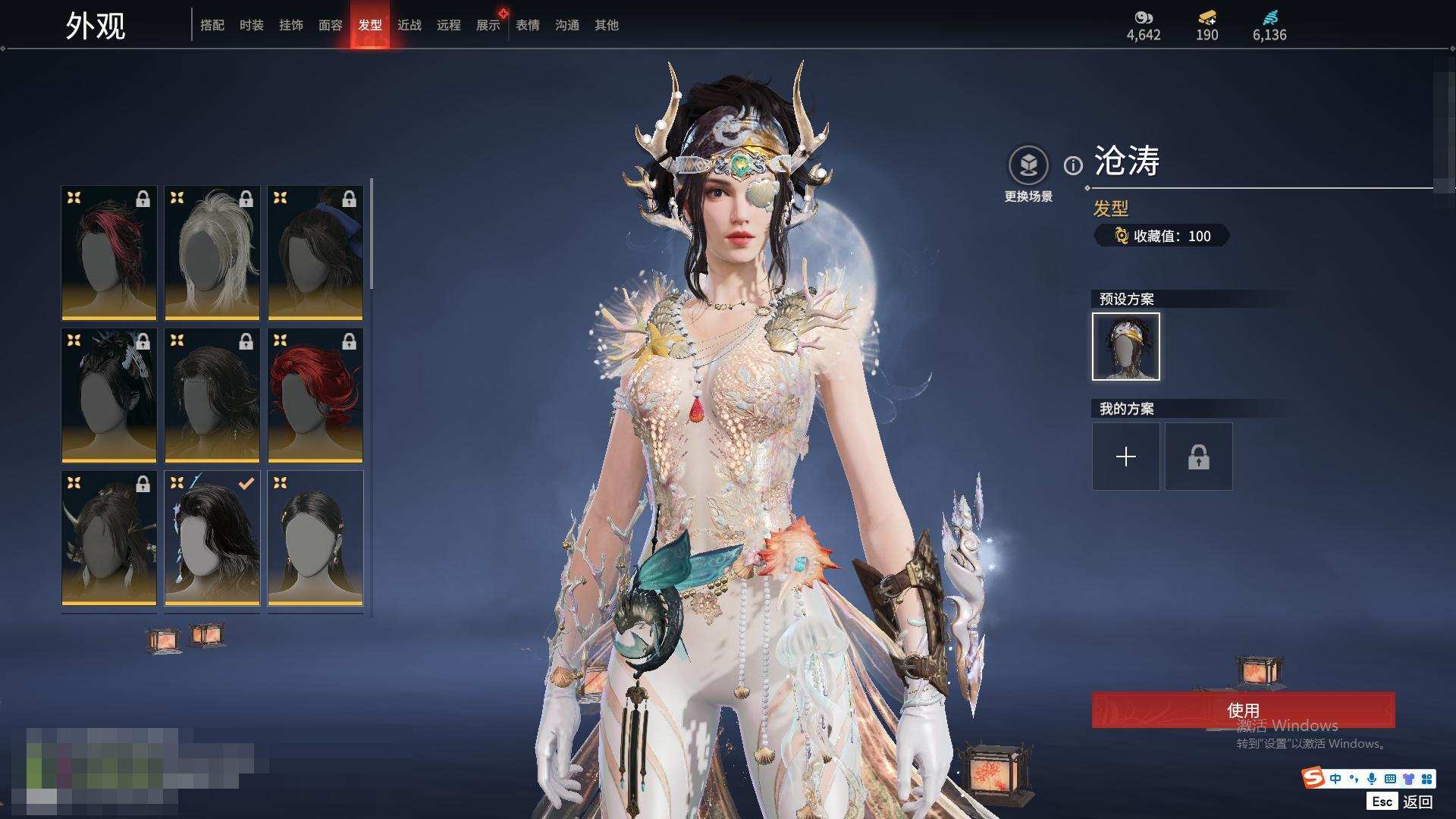Choose the horned hairstyle thumbnail

109,538
